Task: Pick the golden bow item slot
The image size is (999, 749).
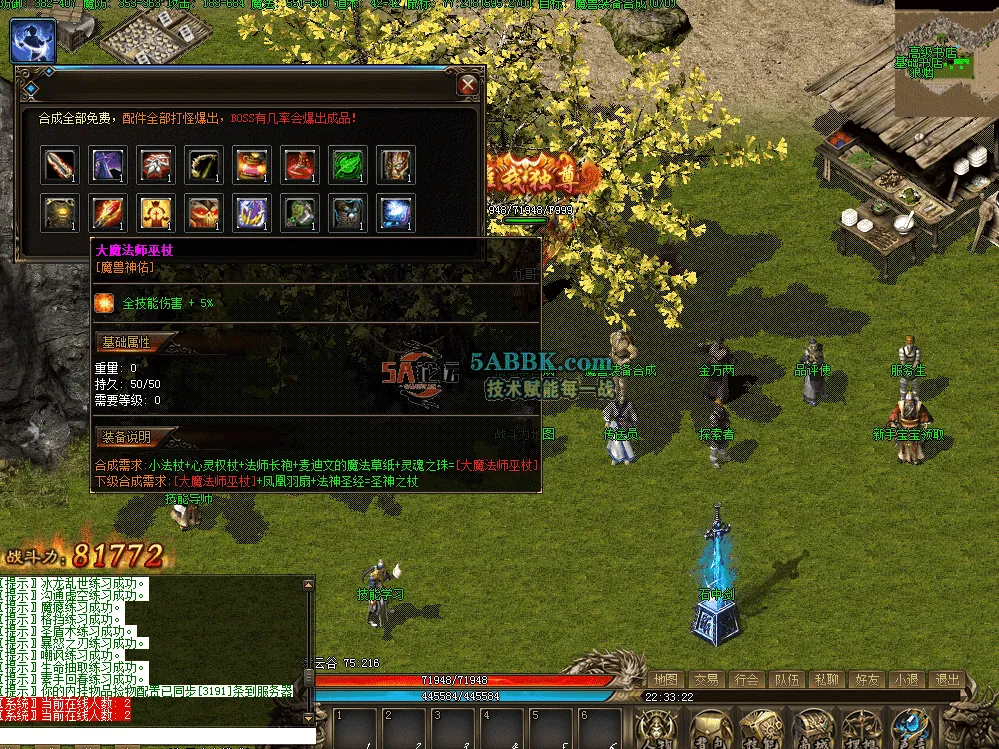Action: tap(204, 165)
